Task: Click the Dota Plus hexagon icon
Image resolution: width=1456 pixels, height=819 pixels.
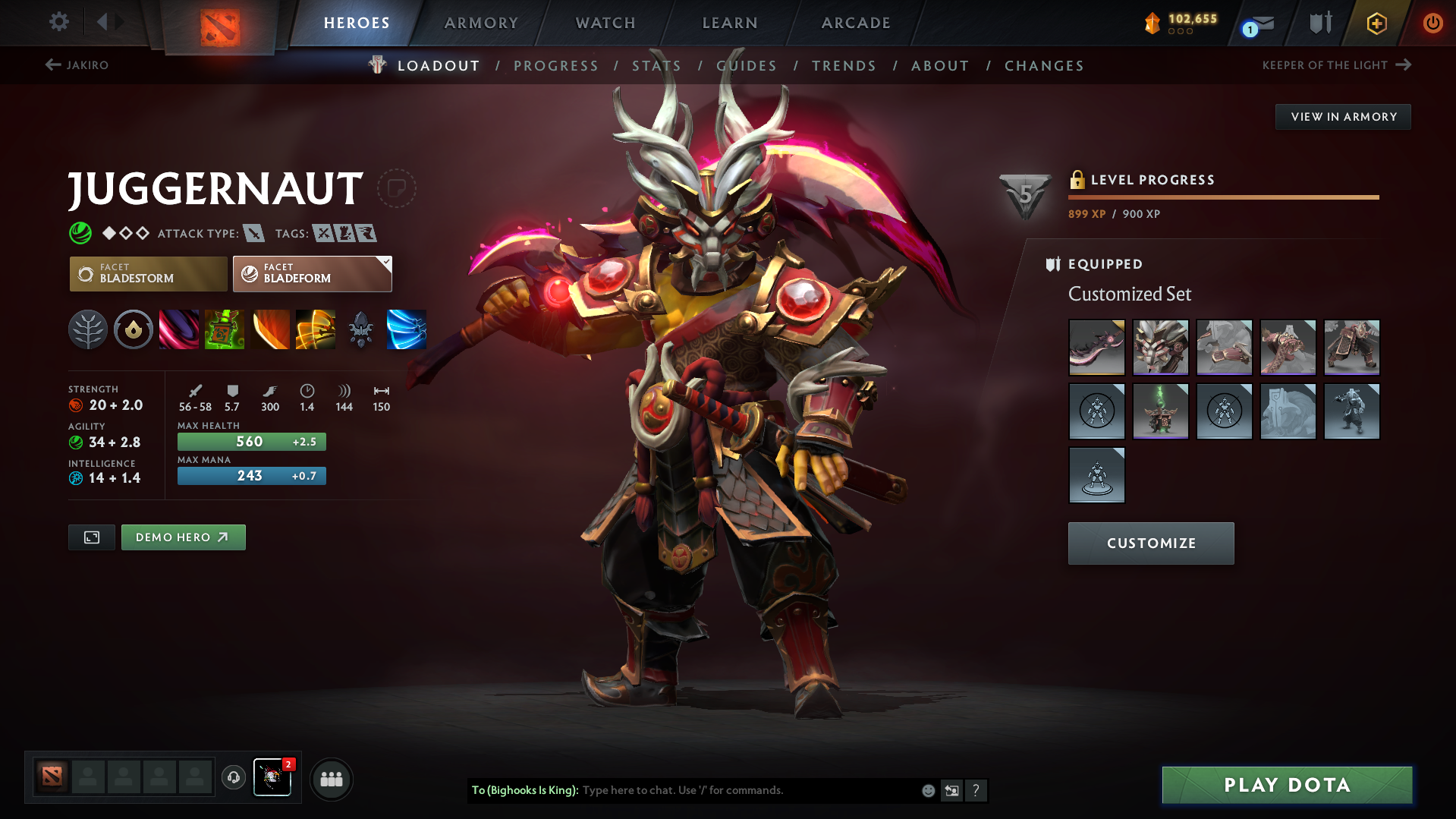Action: (1376, 23)
